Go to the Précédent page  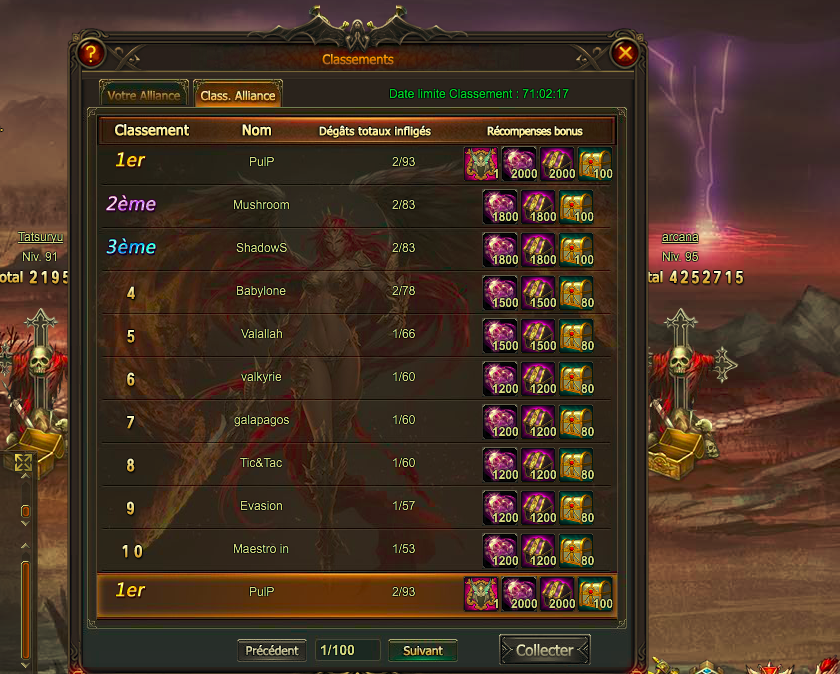pyautogui.click(x=272, y=650)
